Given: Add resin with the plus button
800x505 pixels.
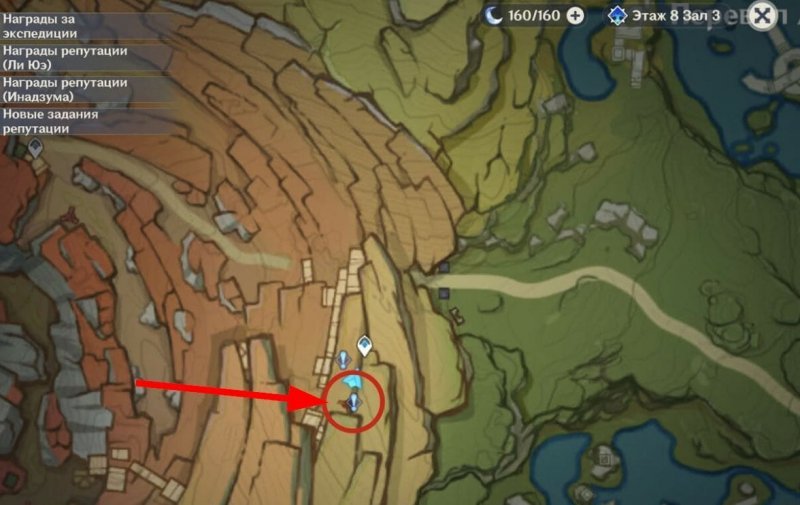Looking at the screenshot, I should 575,15.
